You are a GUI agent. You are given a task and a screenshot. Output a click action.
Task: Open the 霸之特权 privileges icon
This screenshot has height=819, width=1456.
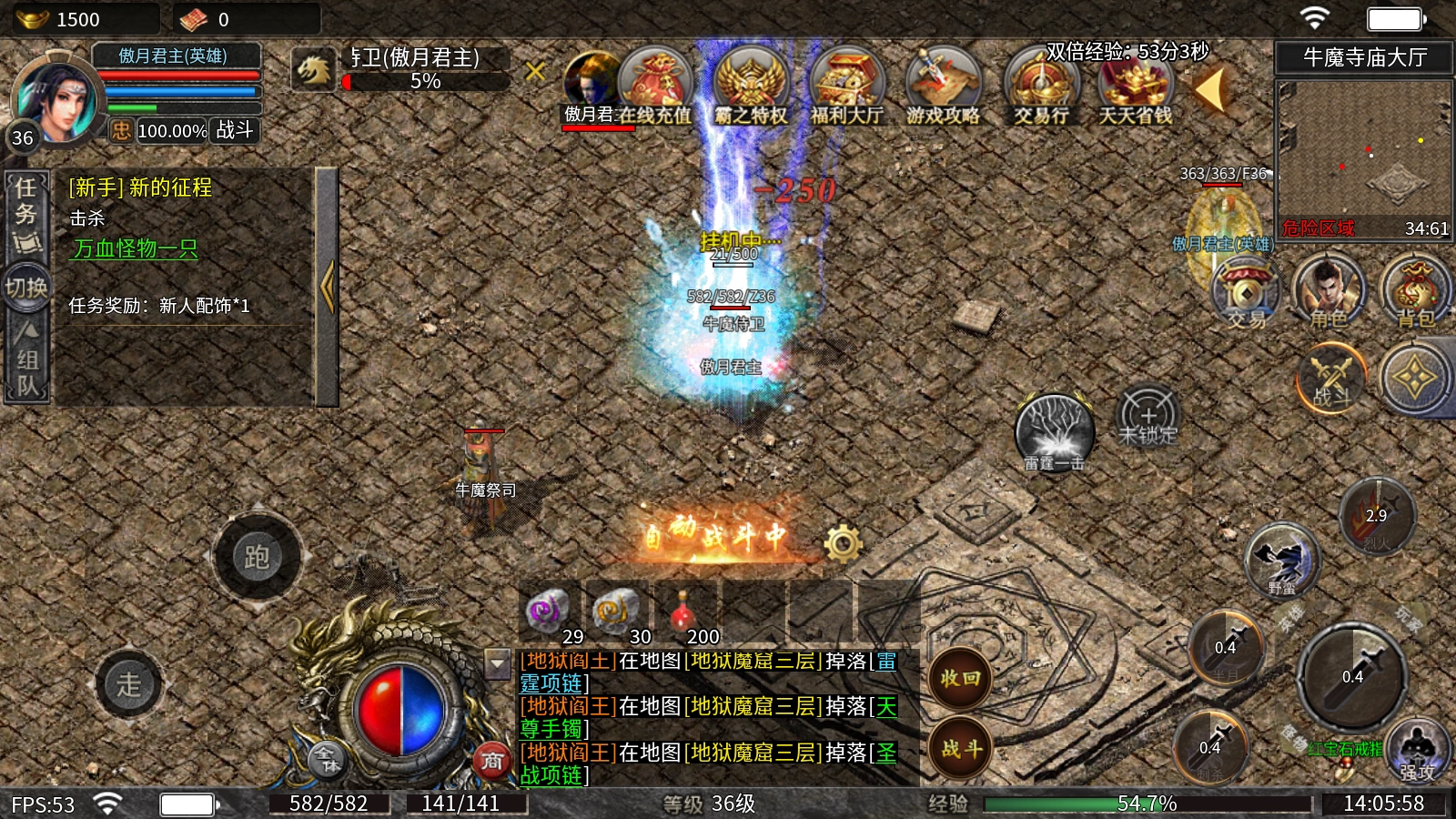(x=751, y=86)
